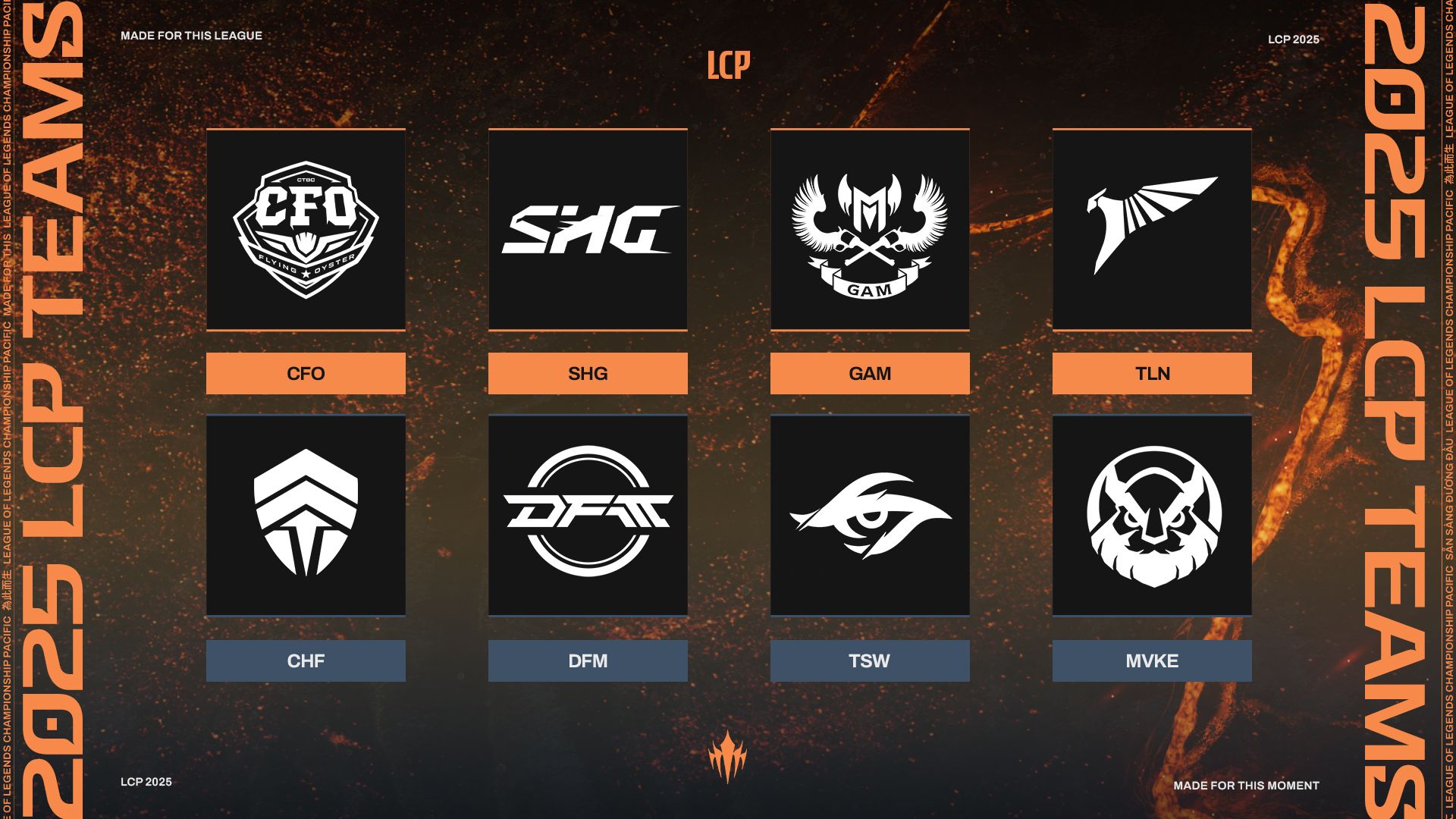This screenshot has width=1456, height=819.
Task: Choose the orange TLN name label
Action: click(x=1152, y=373)
